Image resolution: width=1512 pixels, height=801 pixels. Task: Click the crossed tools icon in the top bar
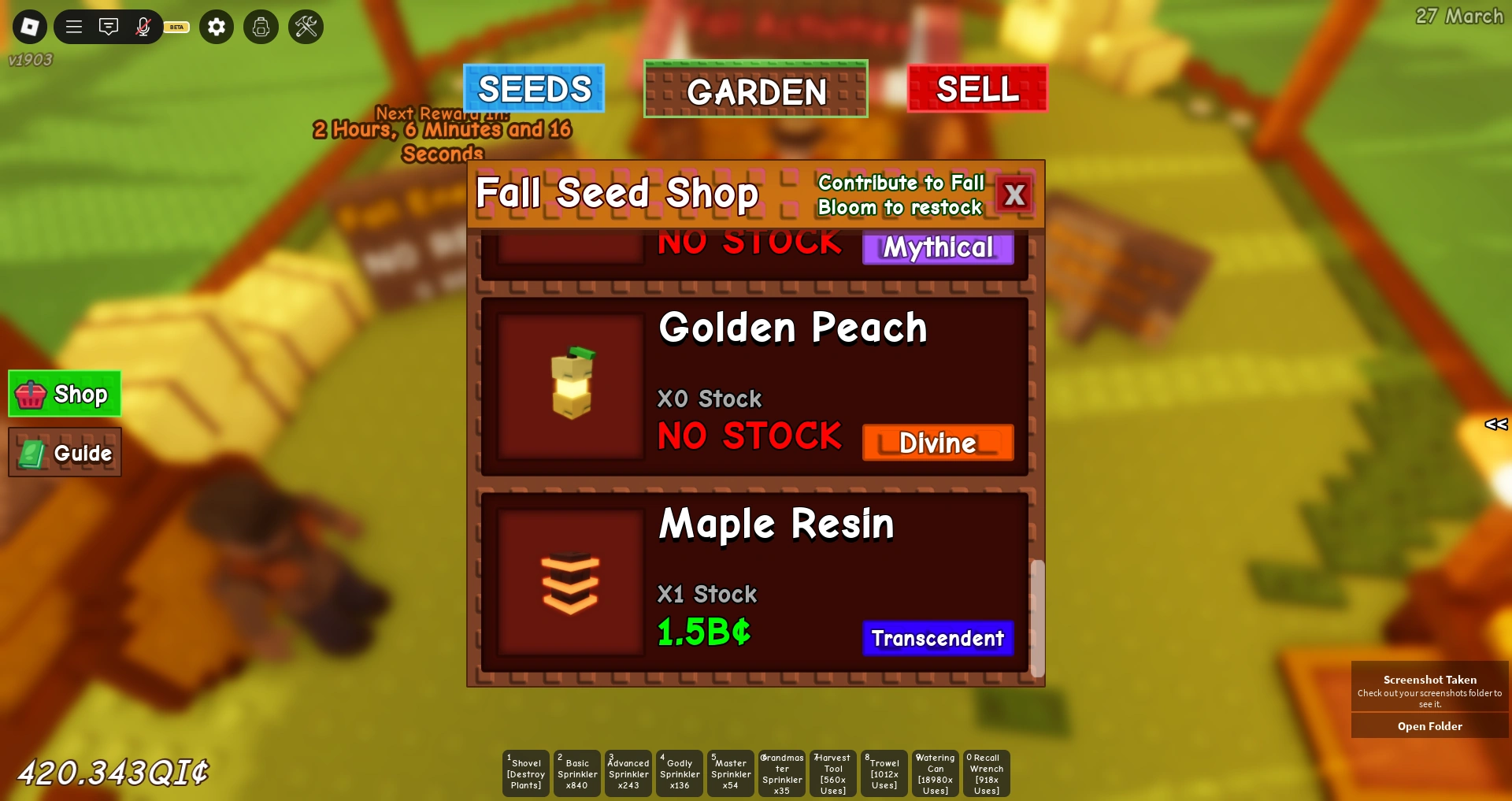click(x=306, y=26)
